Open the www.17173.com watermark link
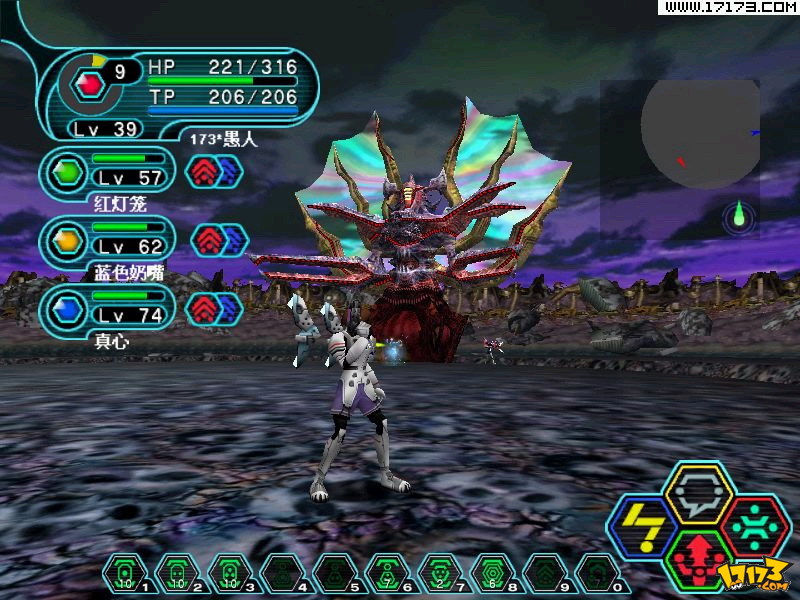This screenshot has width=800, height=600. (x=730, y=7)
